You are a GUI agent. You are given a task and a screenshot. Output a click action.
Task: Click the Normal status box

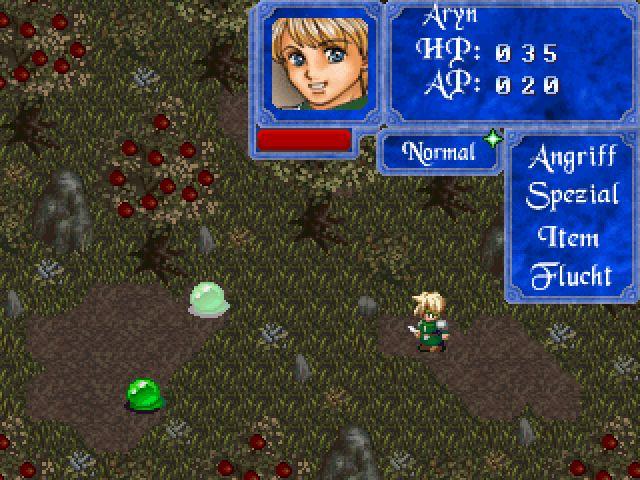[438, 153]
